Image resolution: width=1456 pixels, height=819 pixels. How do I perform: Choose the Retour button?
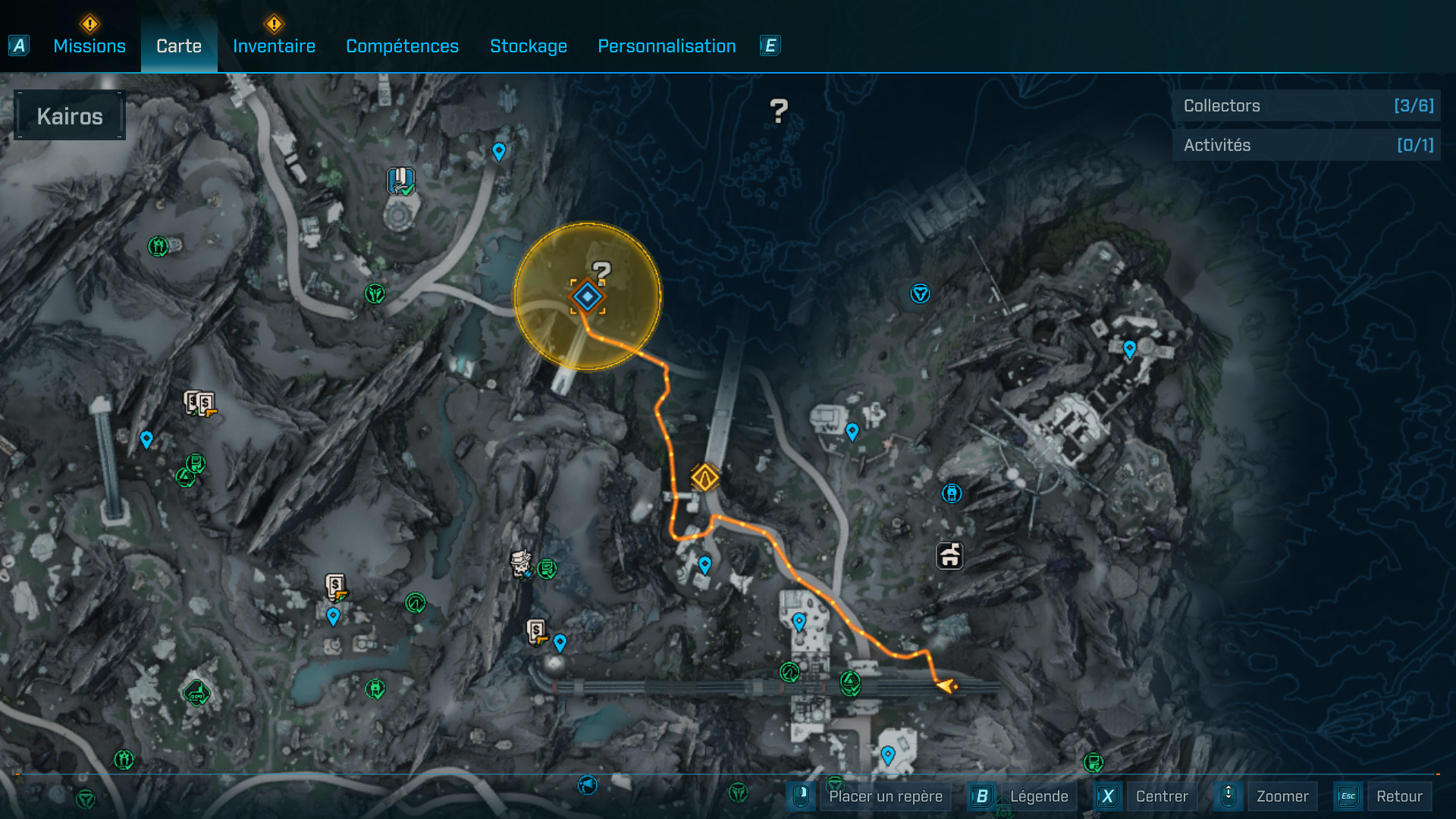pos(1399,796)
